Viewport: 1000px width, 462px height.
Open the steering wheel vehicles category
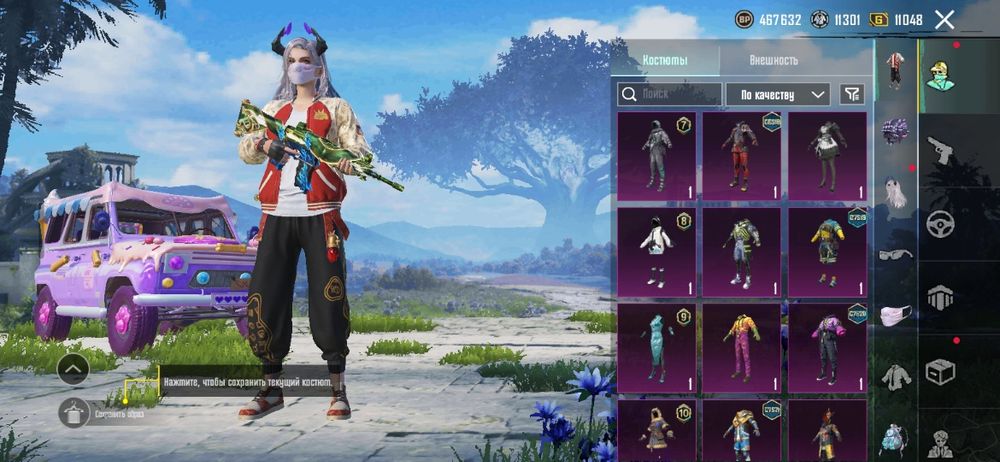tap(940, 224)
